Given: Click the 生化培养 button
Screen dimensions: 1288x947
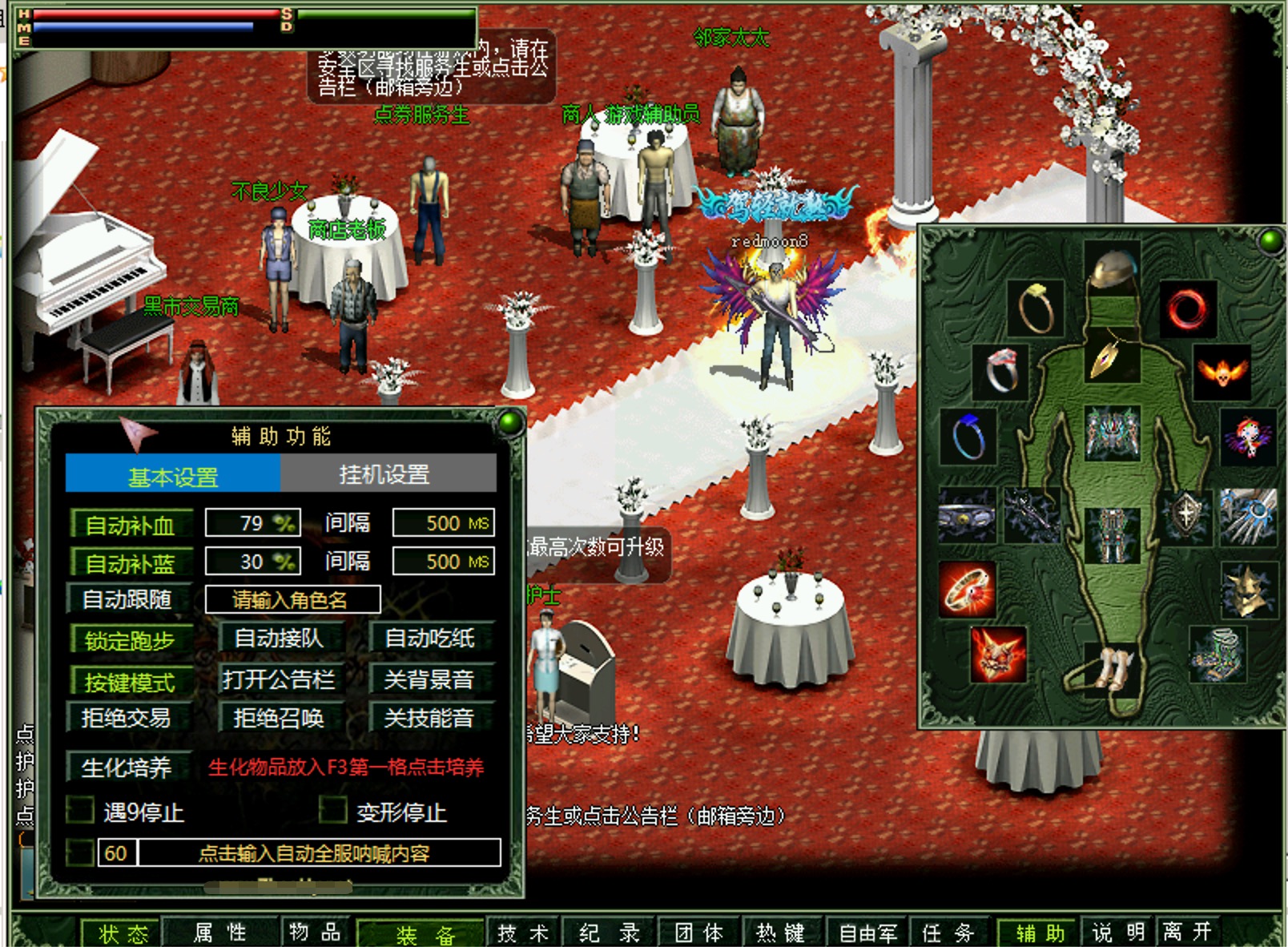Looking at the screenshot, I should pyautogui.click(x=128, y=768).
